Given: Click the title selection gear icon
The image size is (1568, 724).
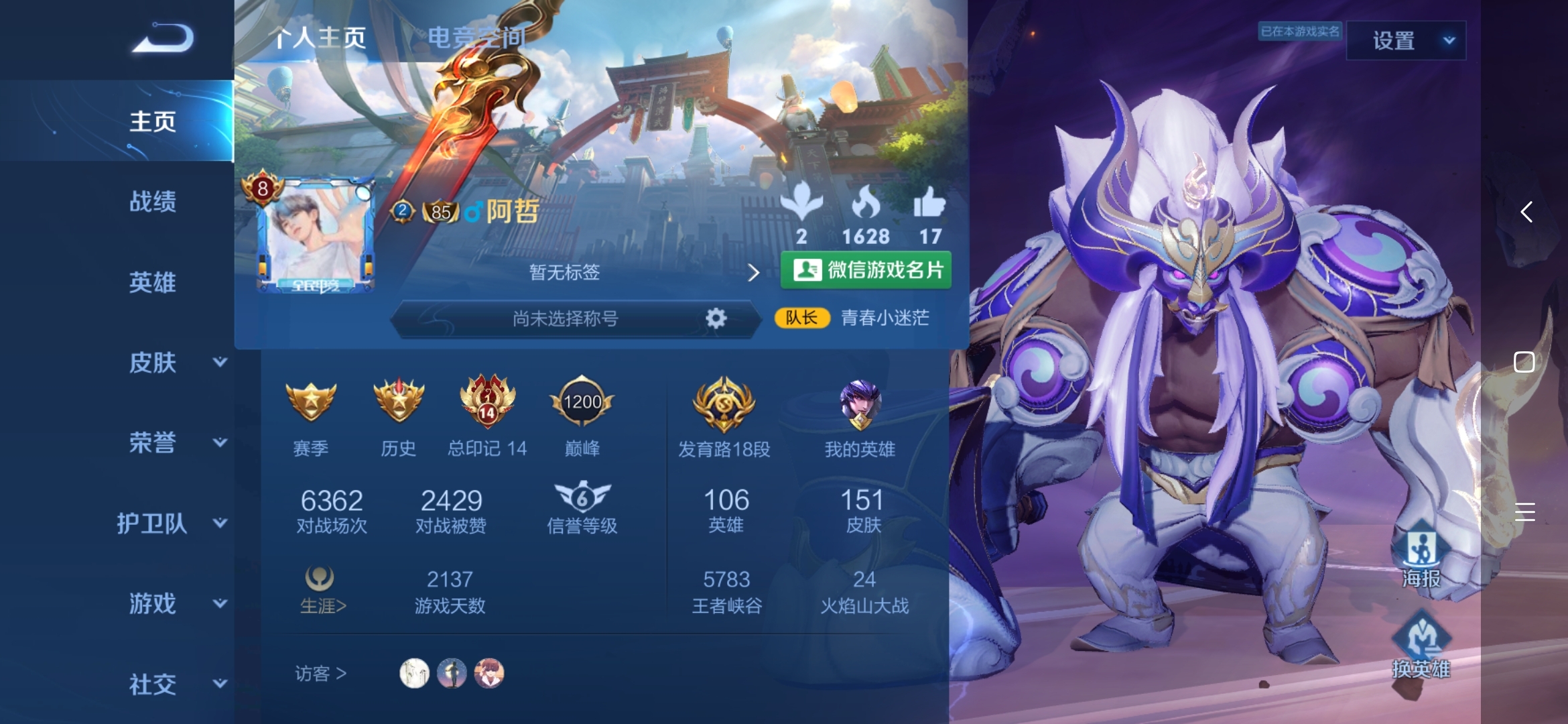Looking at the screenshot, I should pyautogui.click(x=716, y=318).
